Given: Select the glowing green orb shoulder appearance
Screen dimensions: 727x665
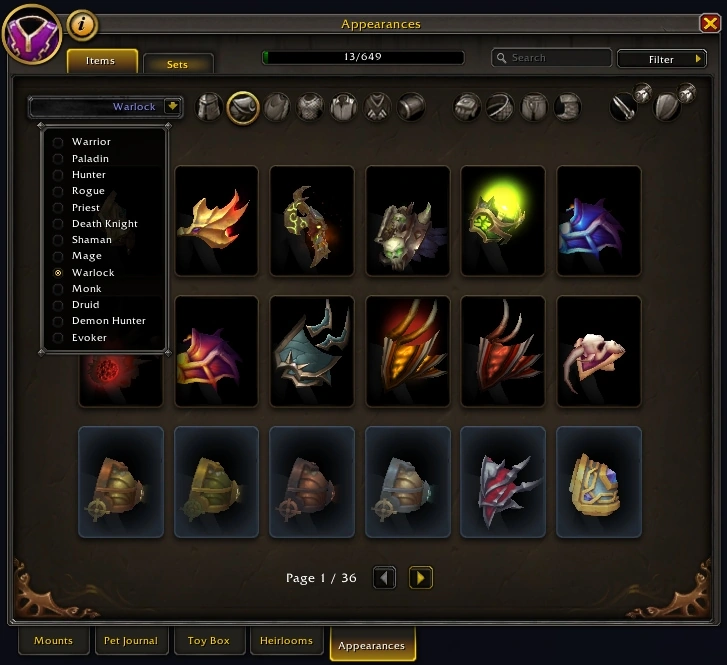Looking at the screenshot, I should point(503,221).
